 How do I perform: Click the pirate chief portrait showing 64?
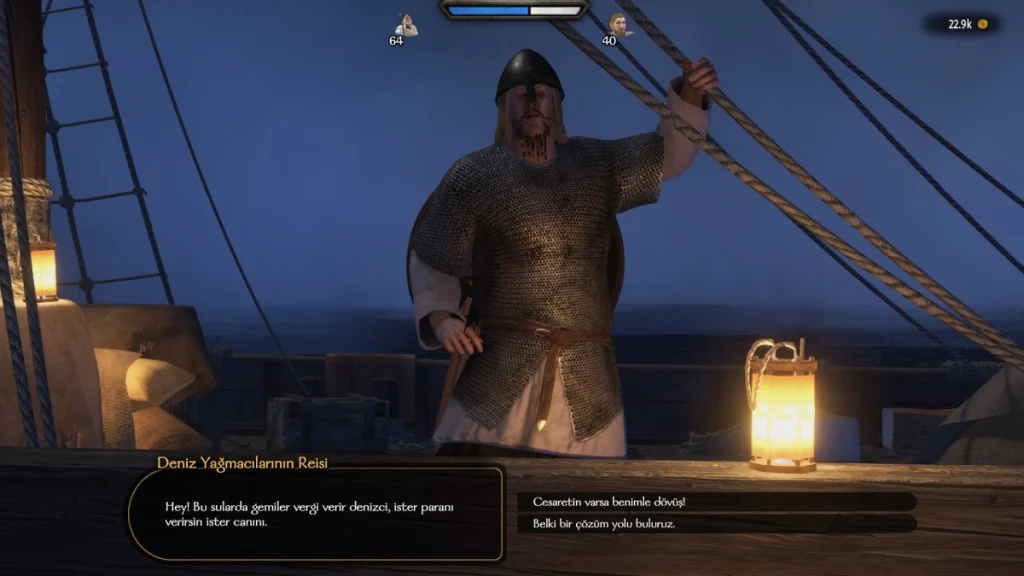(x=405, y=25)
